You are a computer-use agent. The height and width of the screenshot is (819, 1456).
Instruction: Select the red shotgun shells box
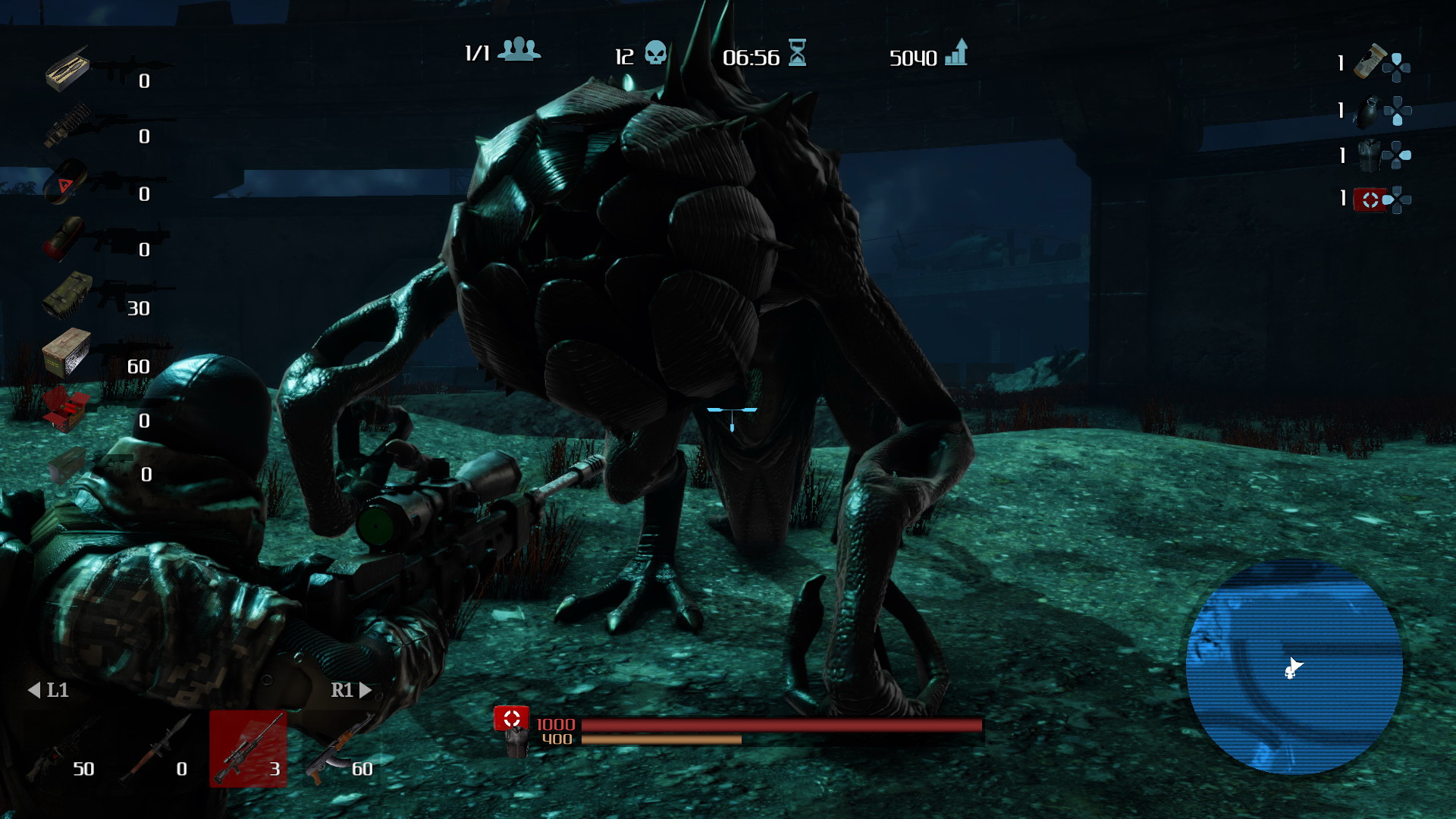[x=65, y=408]
